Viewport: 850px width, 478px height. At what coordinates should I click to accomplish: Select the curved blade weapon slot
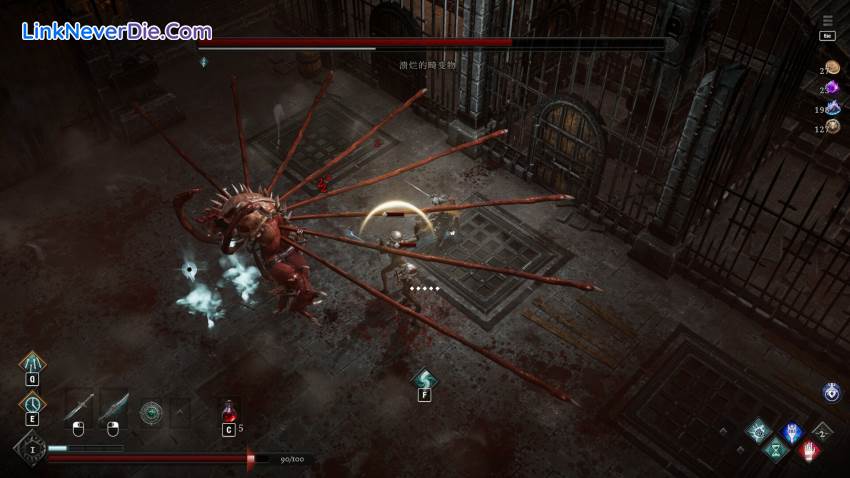tap(114, 408)
